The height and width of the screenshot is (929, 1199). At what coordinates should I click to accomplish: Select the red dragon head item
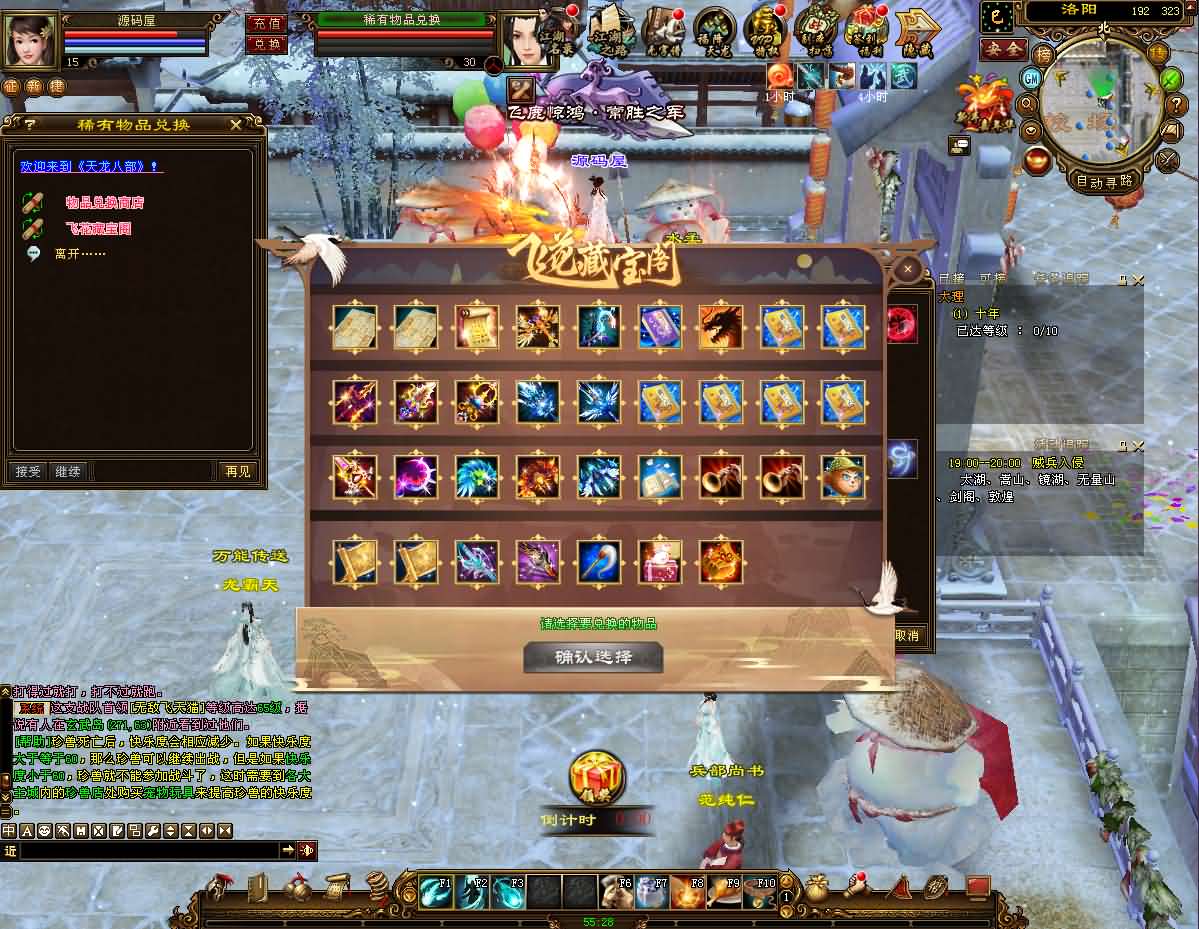point(720,326)
